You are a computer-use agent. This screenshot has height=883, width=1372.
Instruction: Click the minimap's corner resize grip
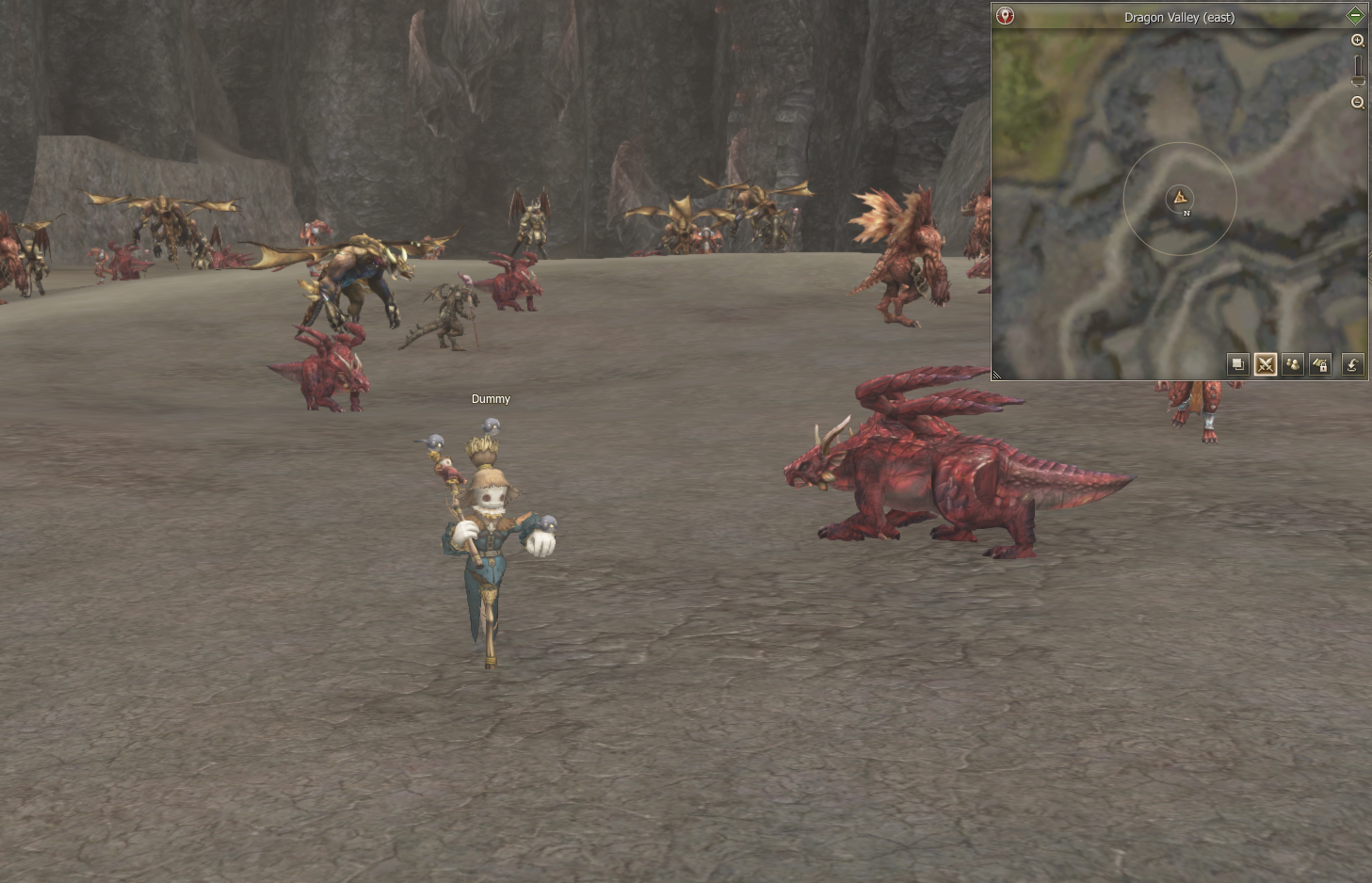click(x=996, y=375)
